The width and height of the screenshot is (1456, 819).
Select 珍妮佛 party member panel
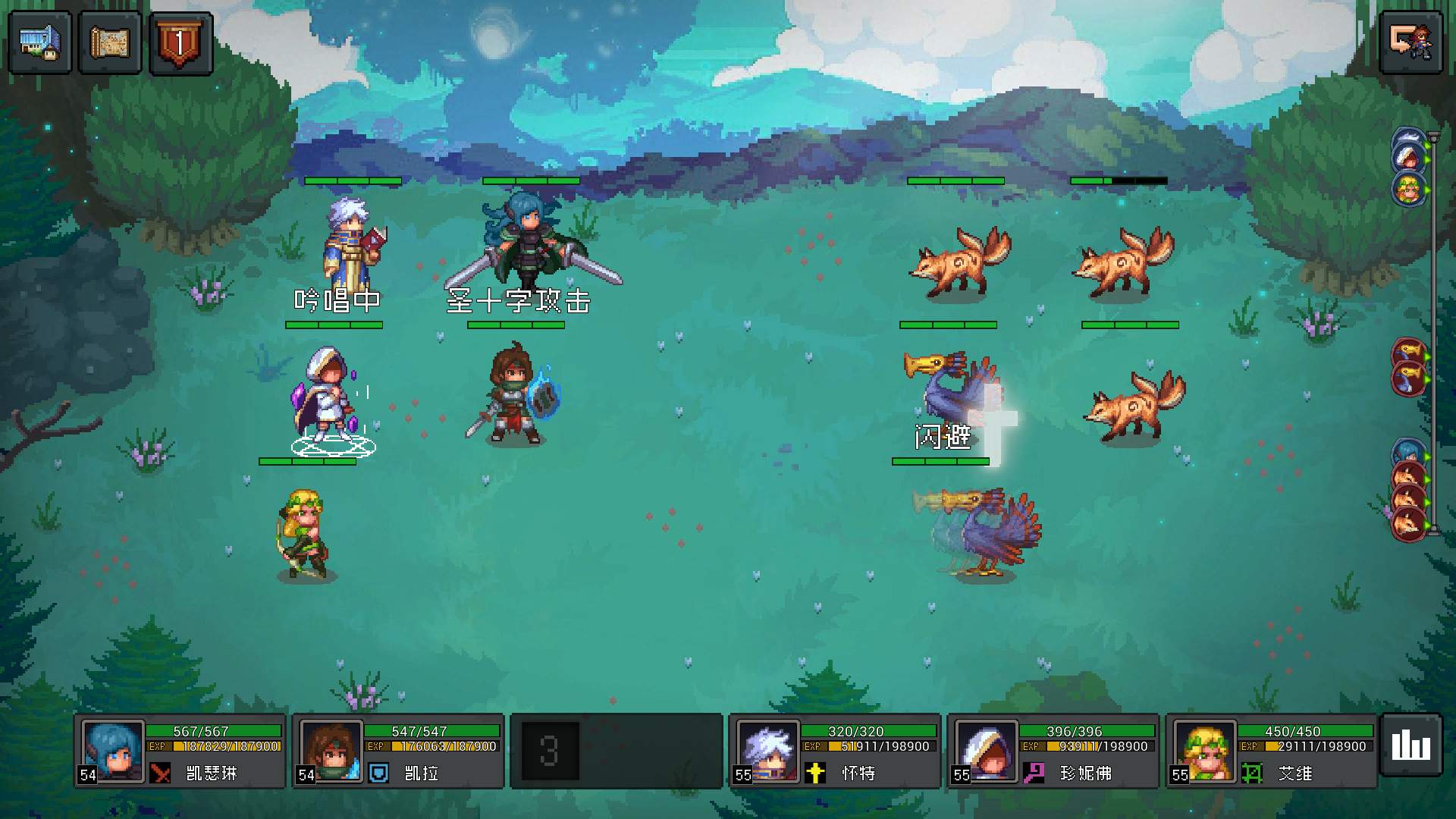[x=1053, y=752]
